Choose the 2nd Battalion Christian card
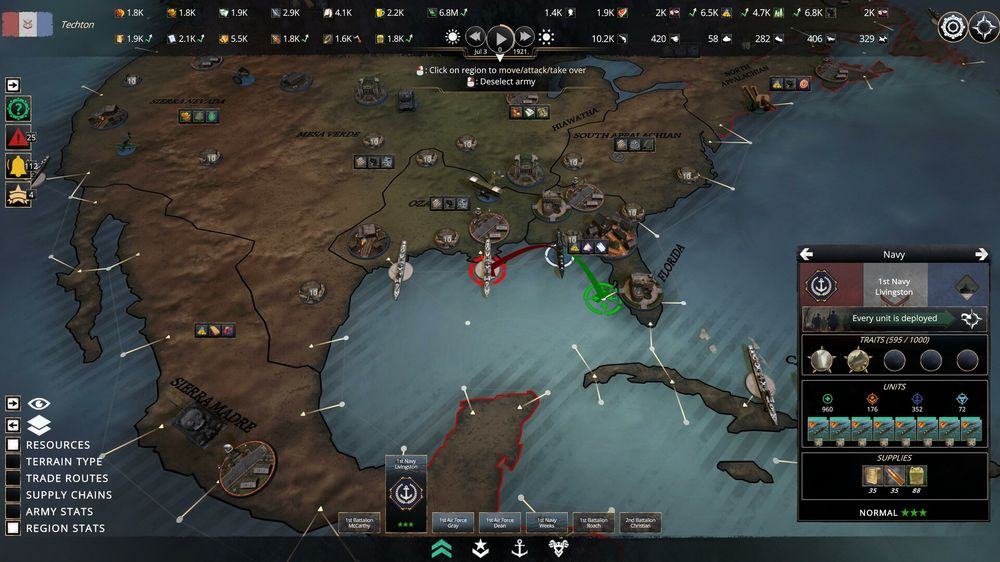This screenshot has height=562, width=1000. 640,522
